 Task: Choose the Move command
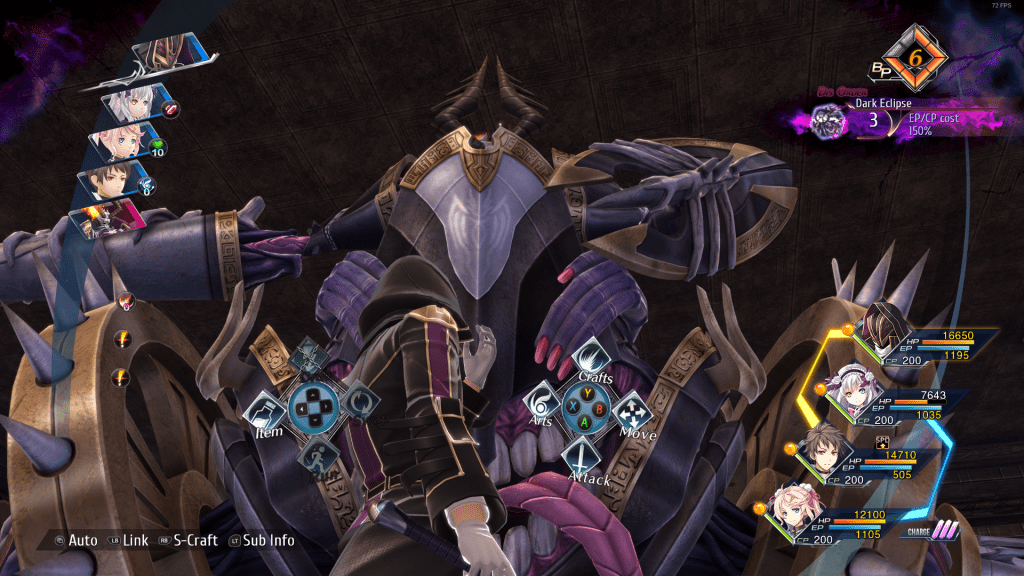tap(632, 412)
